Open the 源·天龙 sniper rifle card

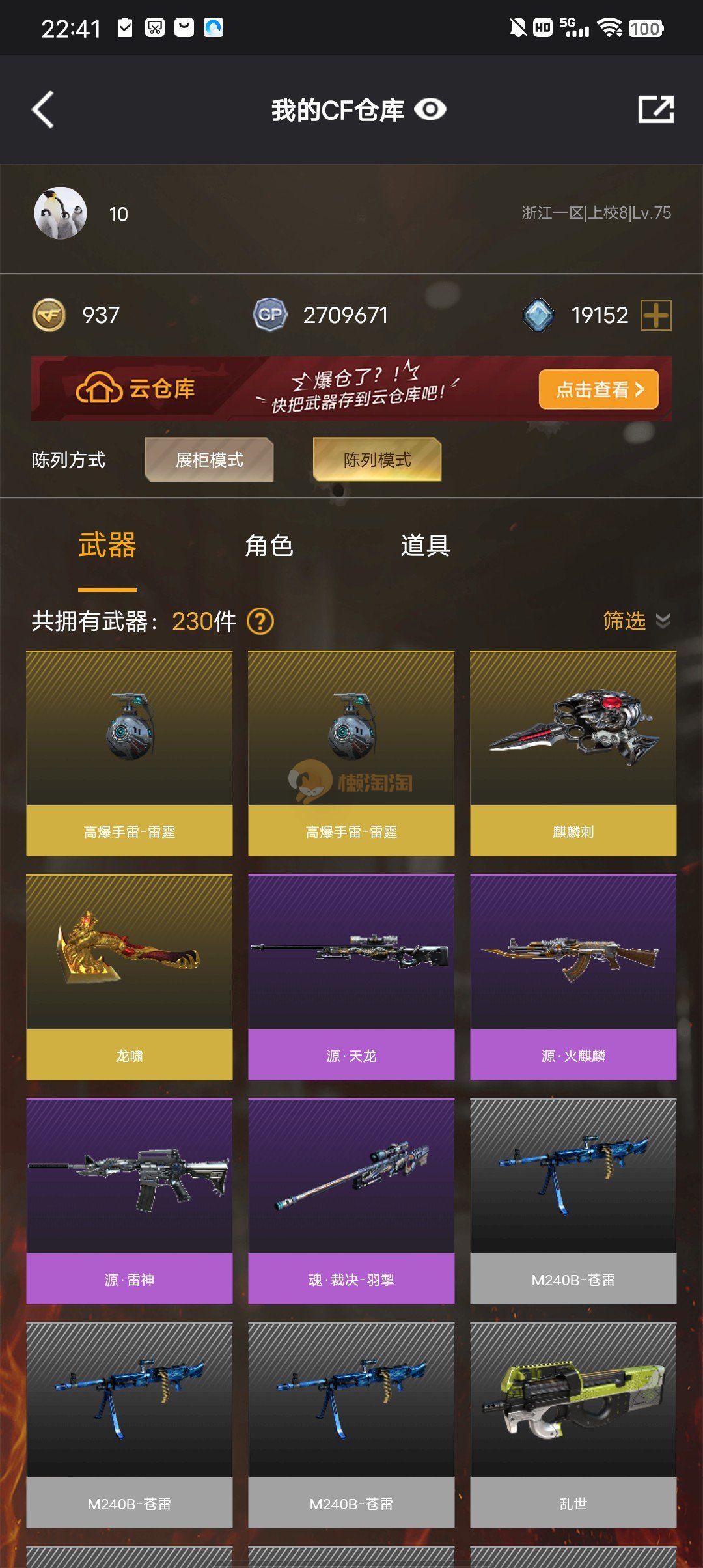351,977
